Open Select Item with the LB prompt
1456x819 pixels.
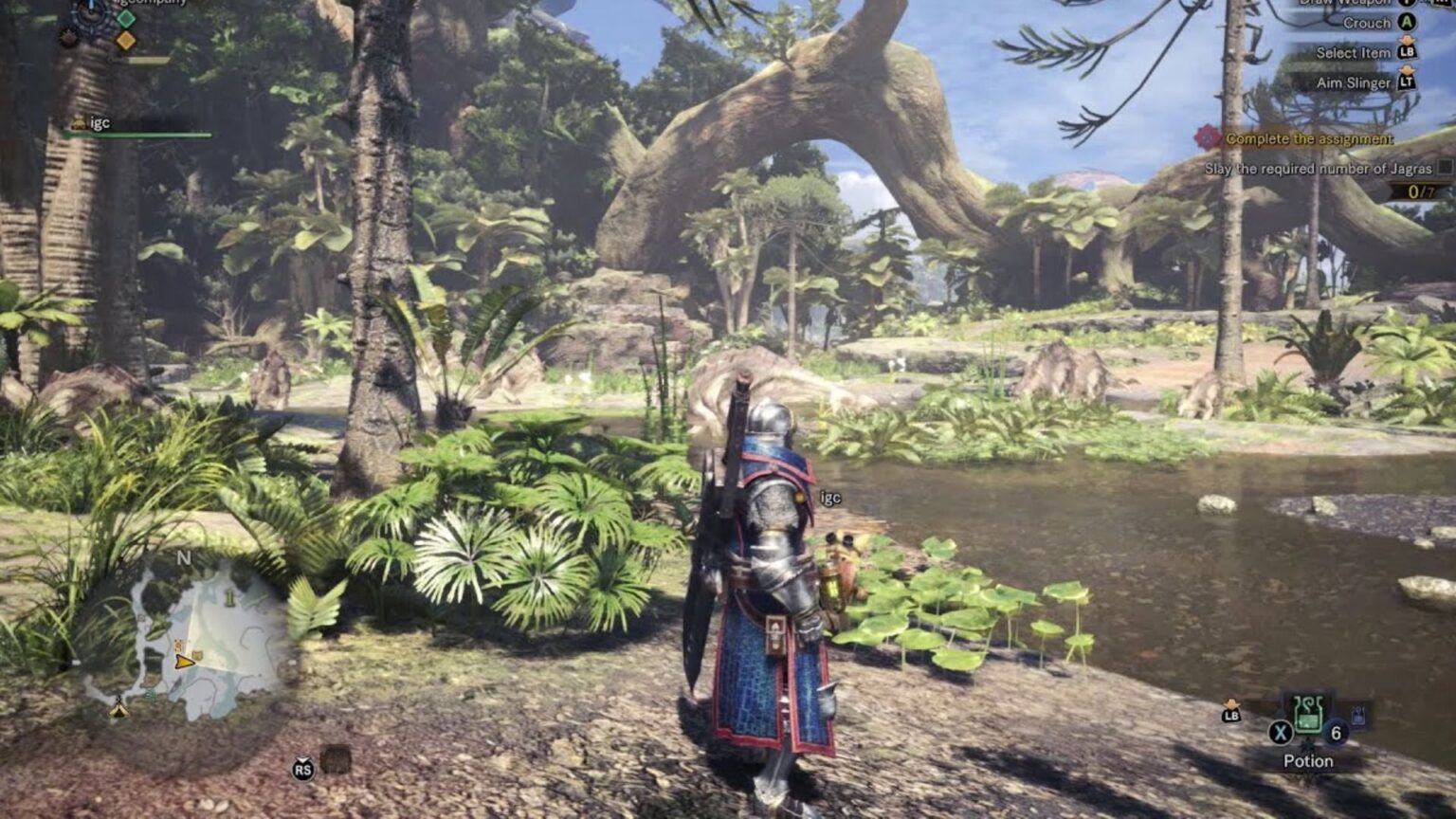(1408, 53)
